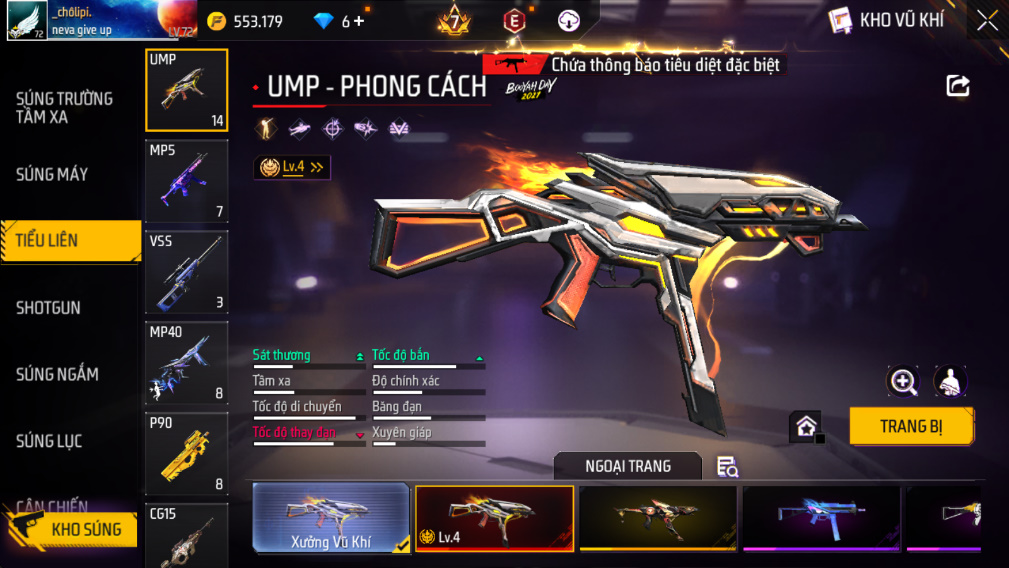1009x568 pixels.
Task: Show the Súng Lục category
Action: tap(49, 441)
